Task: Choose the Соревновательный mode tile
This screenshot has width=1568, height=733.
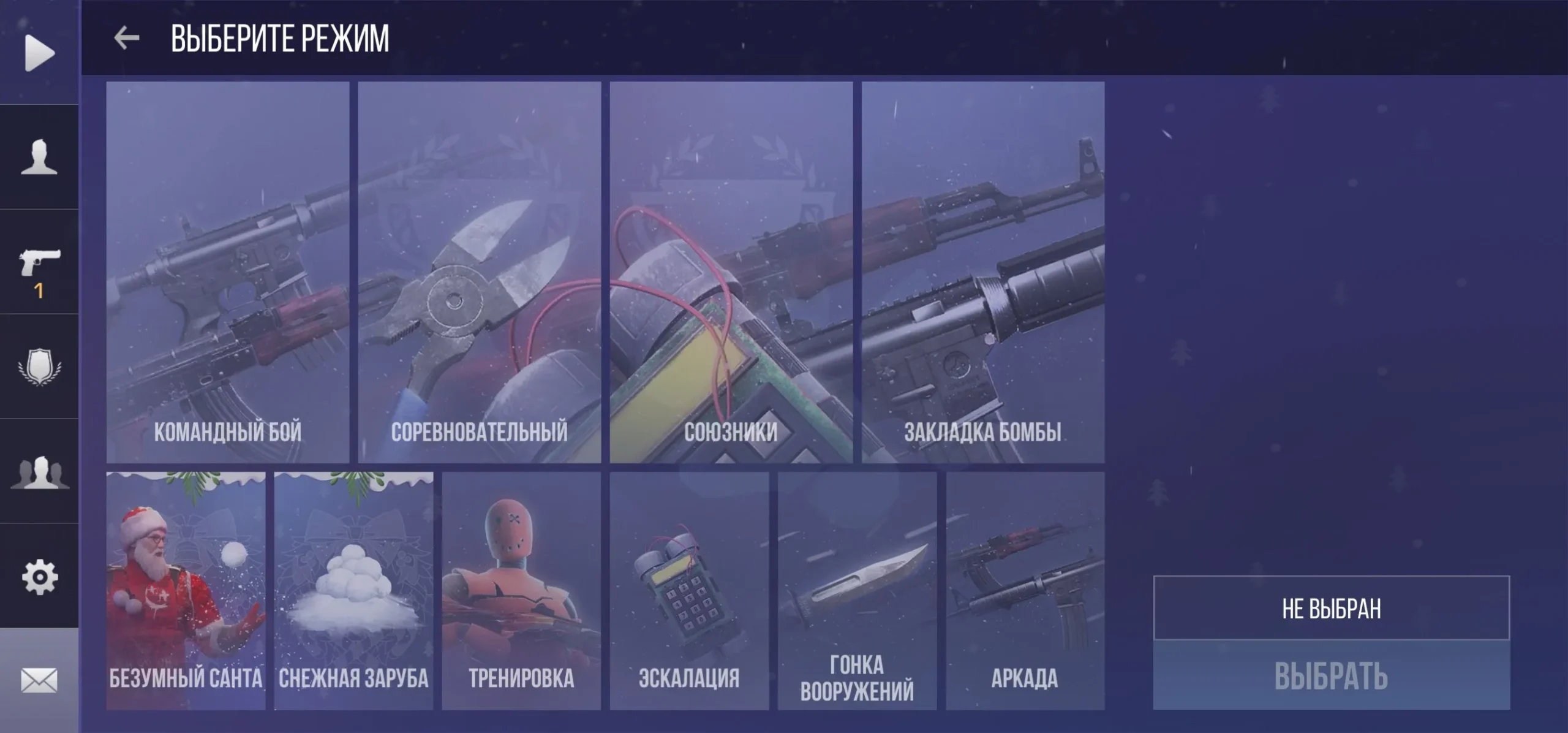Action: coord(480,272)
